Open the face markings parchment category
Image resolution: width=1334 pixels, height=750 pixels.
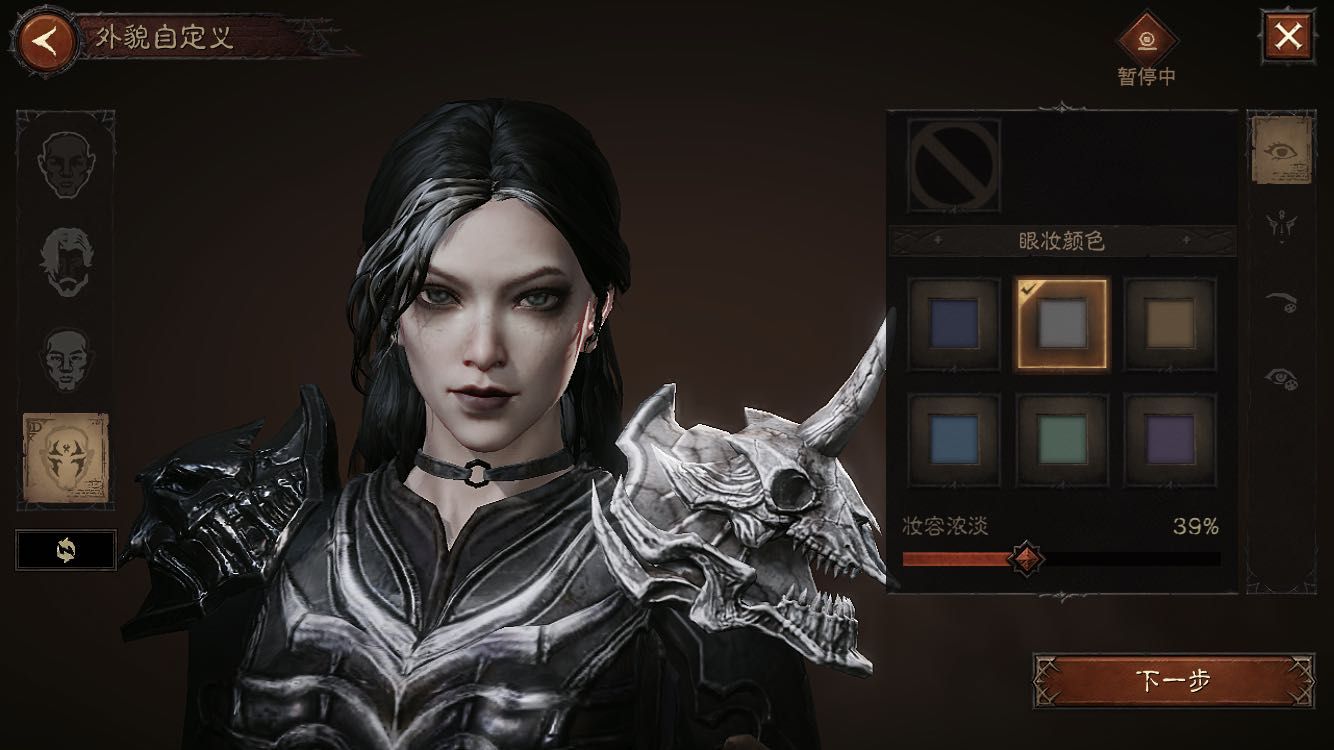(x=67, y=459)
